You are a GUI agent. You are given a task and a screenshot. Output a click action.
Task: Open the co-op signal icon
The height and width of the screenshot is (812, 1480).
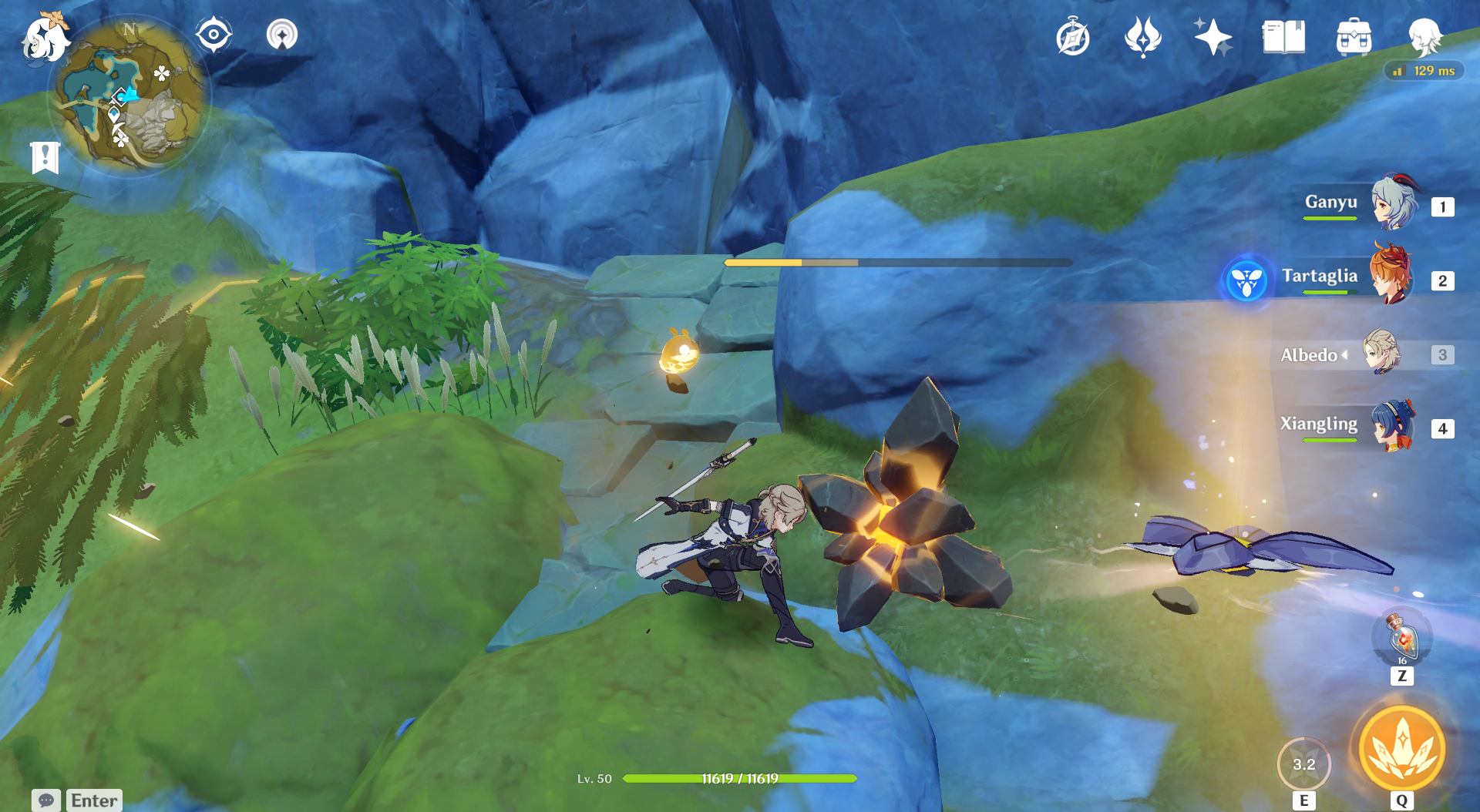tap(282, 35)
